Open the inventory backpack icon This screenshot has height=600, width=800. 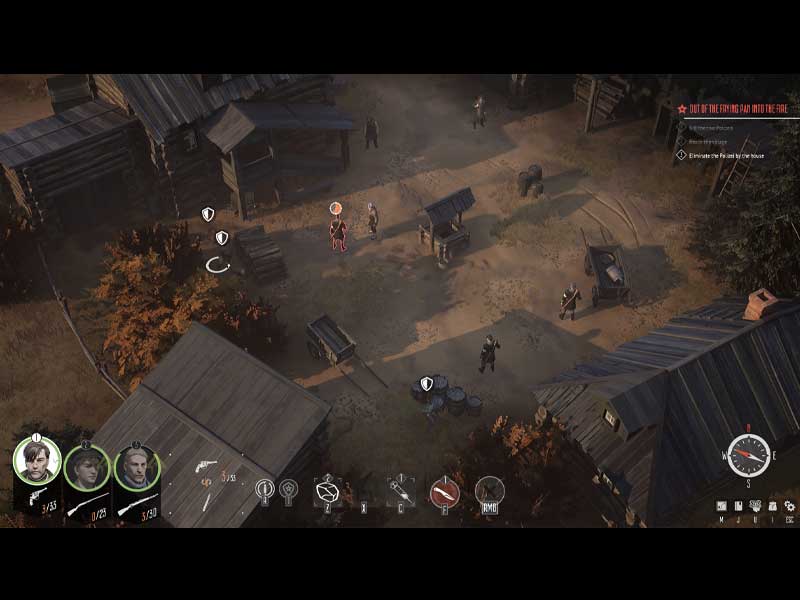click(x=771, y=506)
